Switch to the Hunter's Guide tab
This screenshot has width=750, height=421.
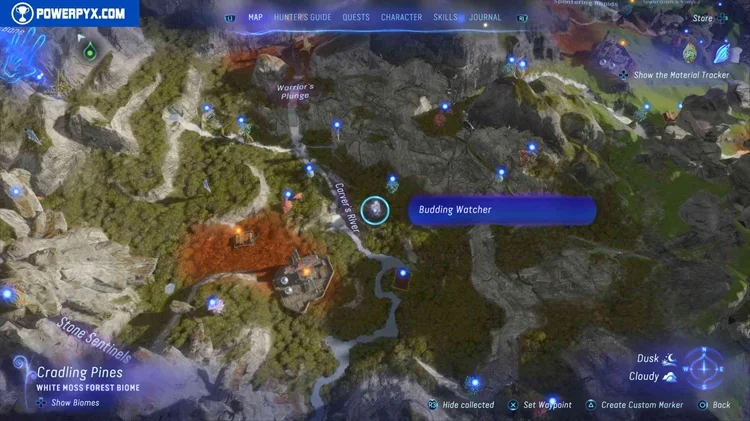[x=302, y=17]
